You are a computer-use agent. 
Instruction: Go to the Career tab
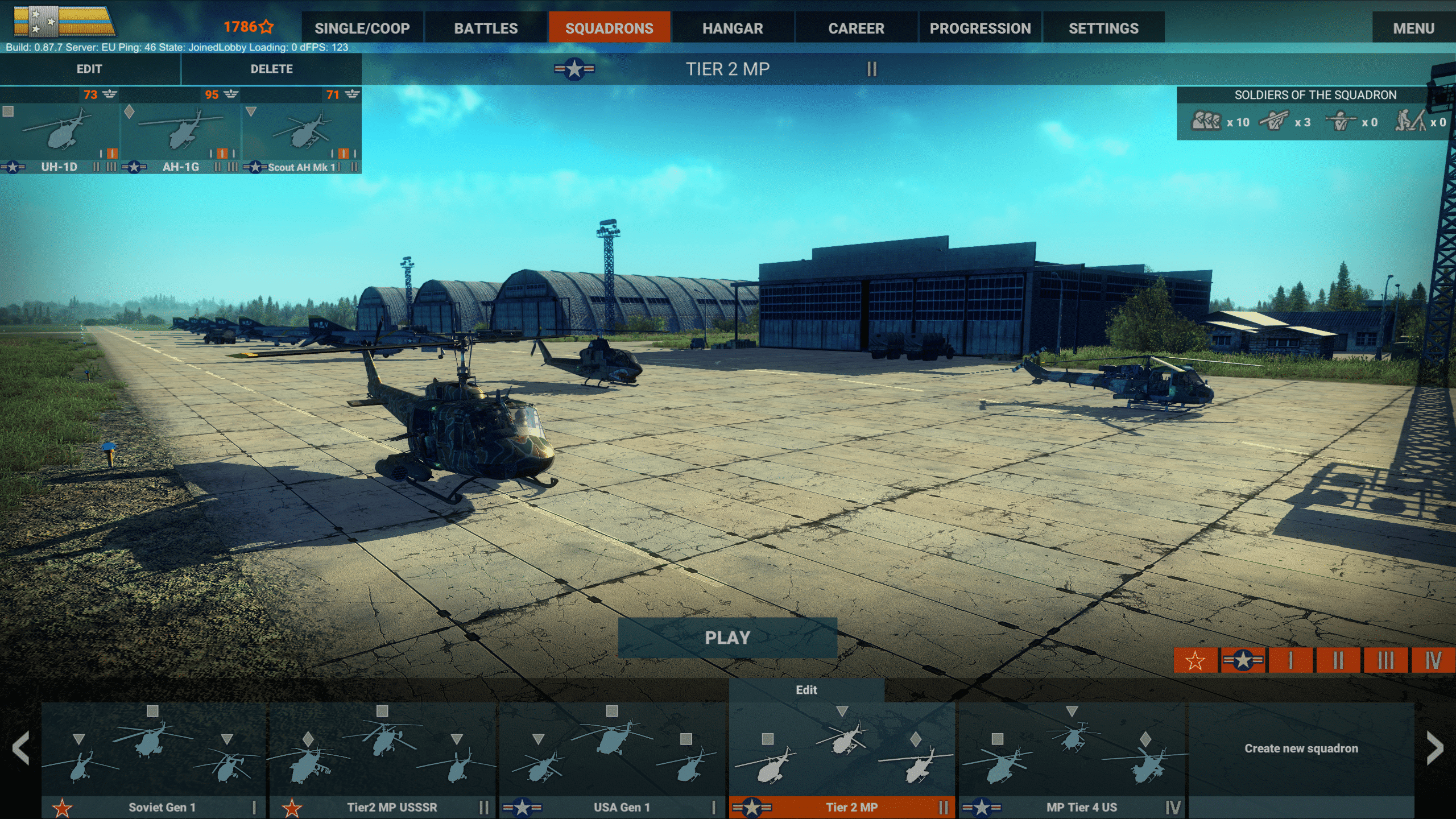pos(856,28)
